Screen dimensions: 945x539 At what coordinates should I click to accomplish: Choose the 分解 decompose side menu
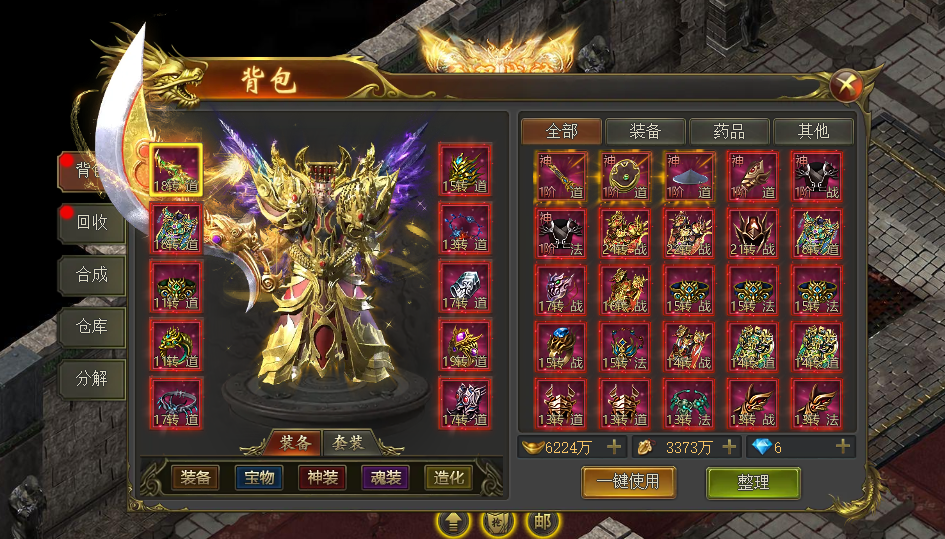92,379
